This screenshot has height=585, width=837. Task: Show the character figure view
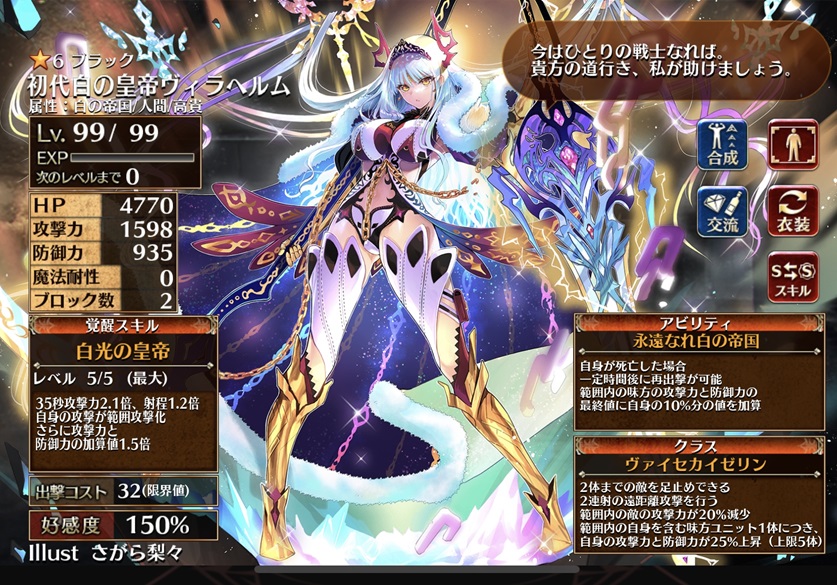tap(792, 143)
